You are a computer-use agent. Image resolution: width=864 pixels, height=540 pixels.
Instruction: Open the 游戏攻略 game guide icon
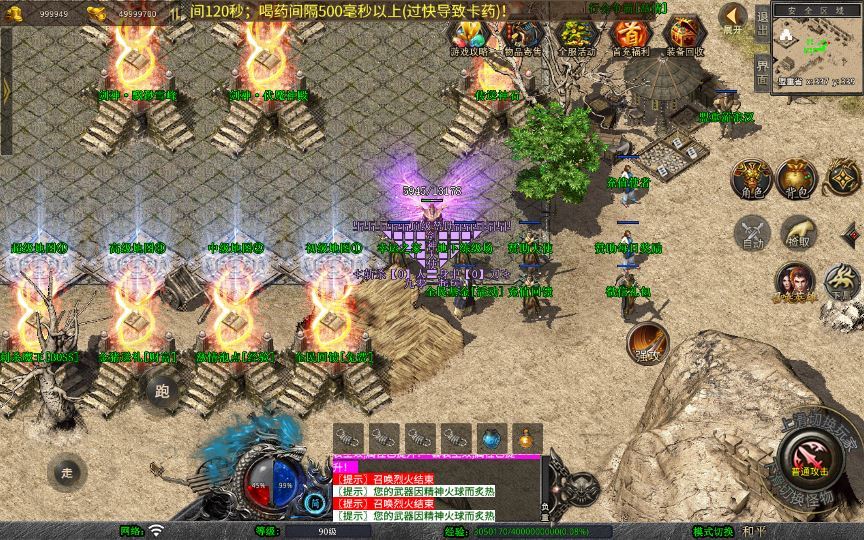[468, 36]
